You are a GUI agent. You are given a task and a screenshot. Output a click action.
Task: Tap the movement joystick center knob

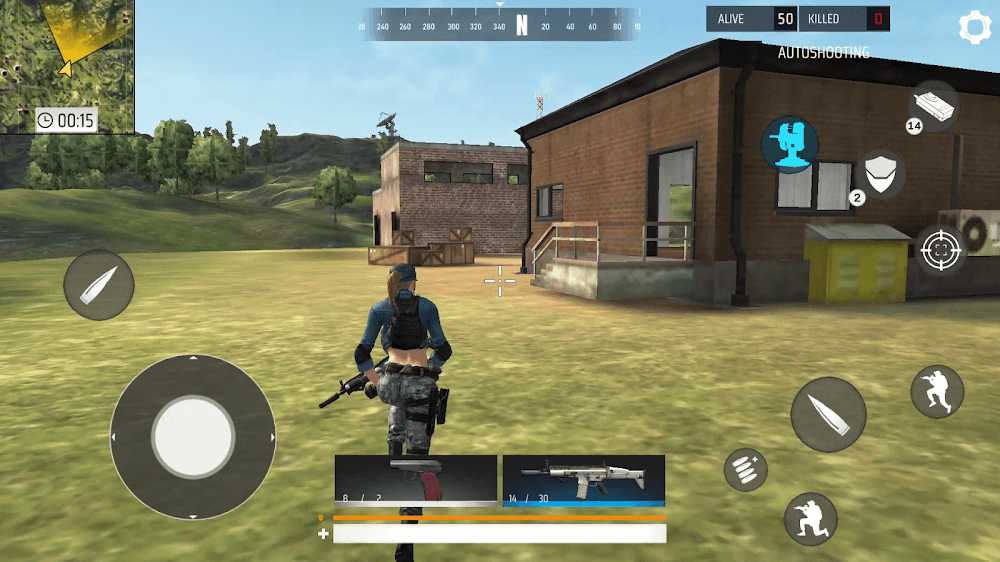(193, 436)
